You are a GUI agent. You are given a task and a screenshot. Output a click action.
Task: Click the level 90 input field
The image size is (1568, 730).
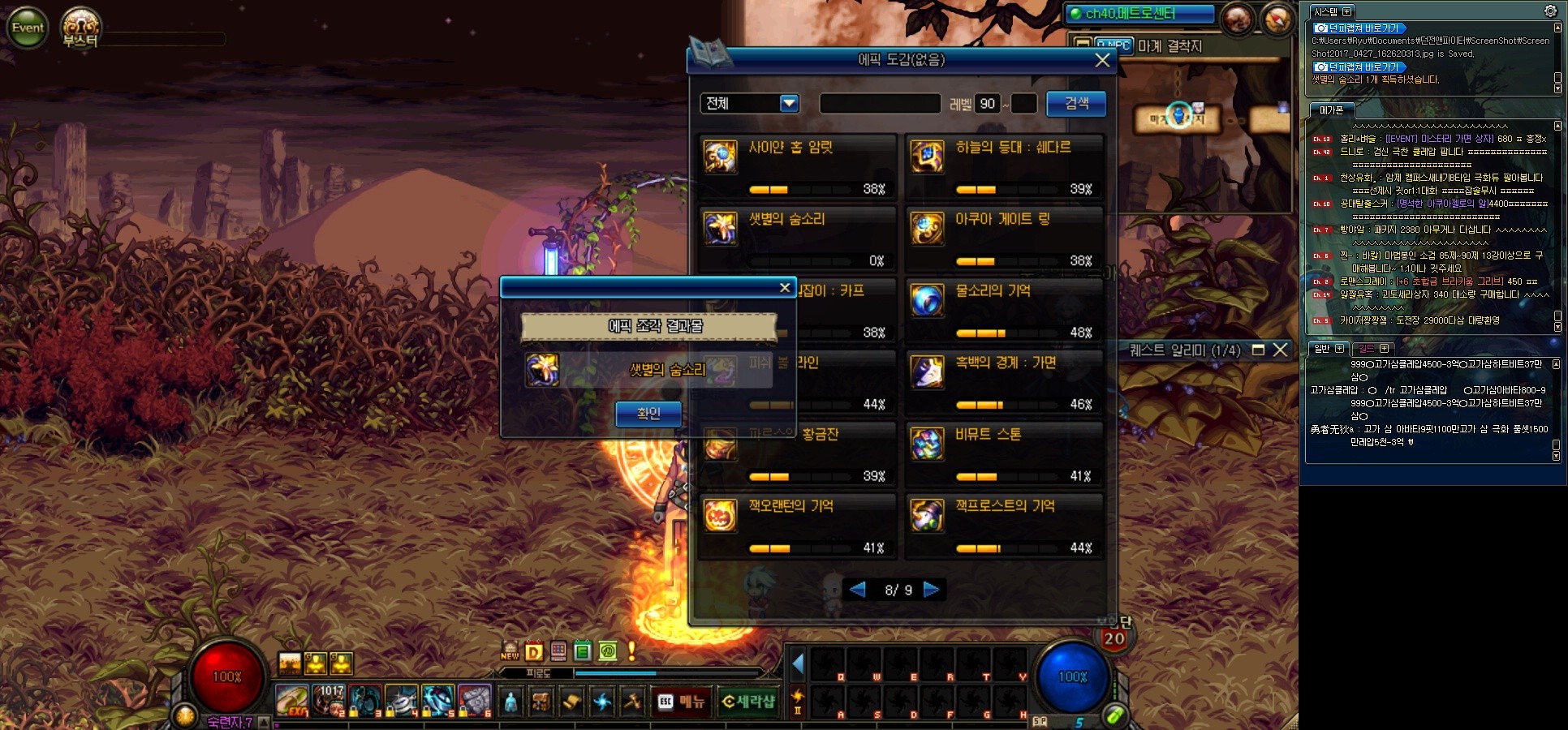(987, 104)
